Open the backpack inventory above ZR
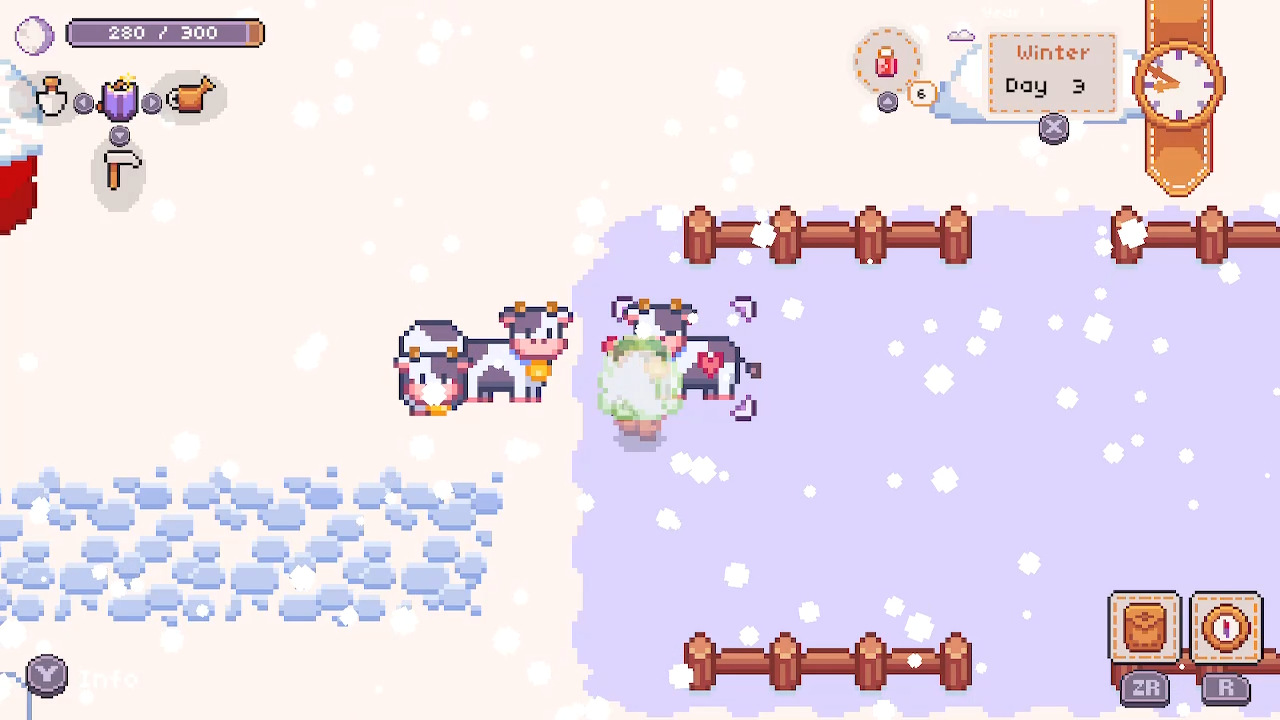Screen dimensions: 1280x720 1145,628
